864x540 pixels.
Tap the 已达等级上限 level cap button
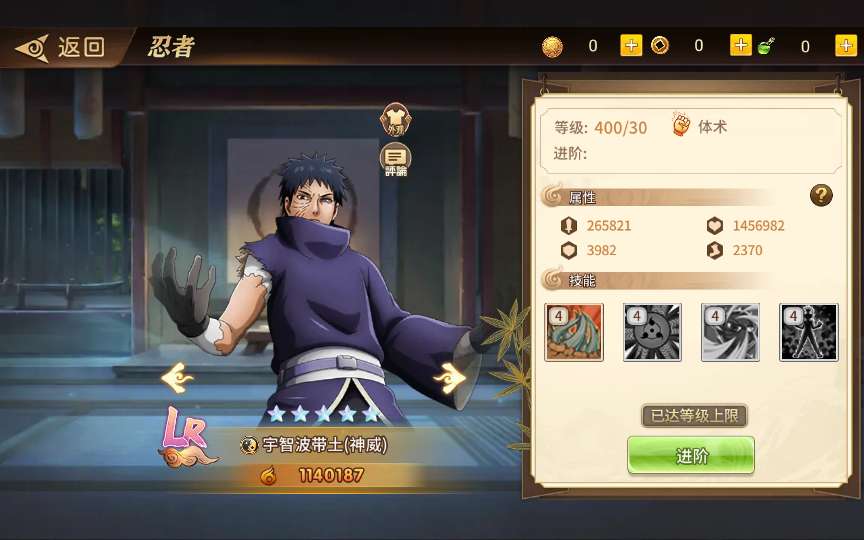tap(694, 415)
